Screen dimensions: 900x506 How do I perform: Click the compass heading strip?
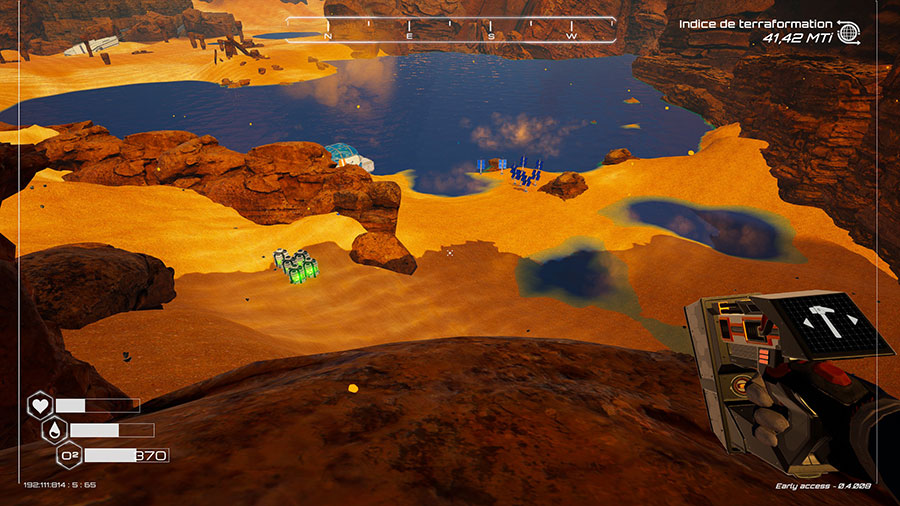(x=450, y=29)
